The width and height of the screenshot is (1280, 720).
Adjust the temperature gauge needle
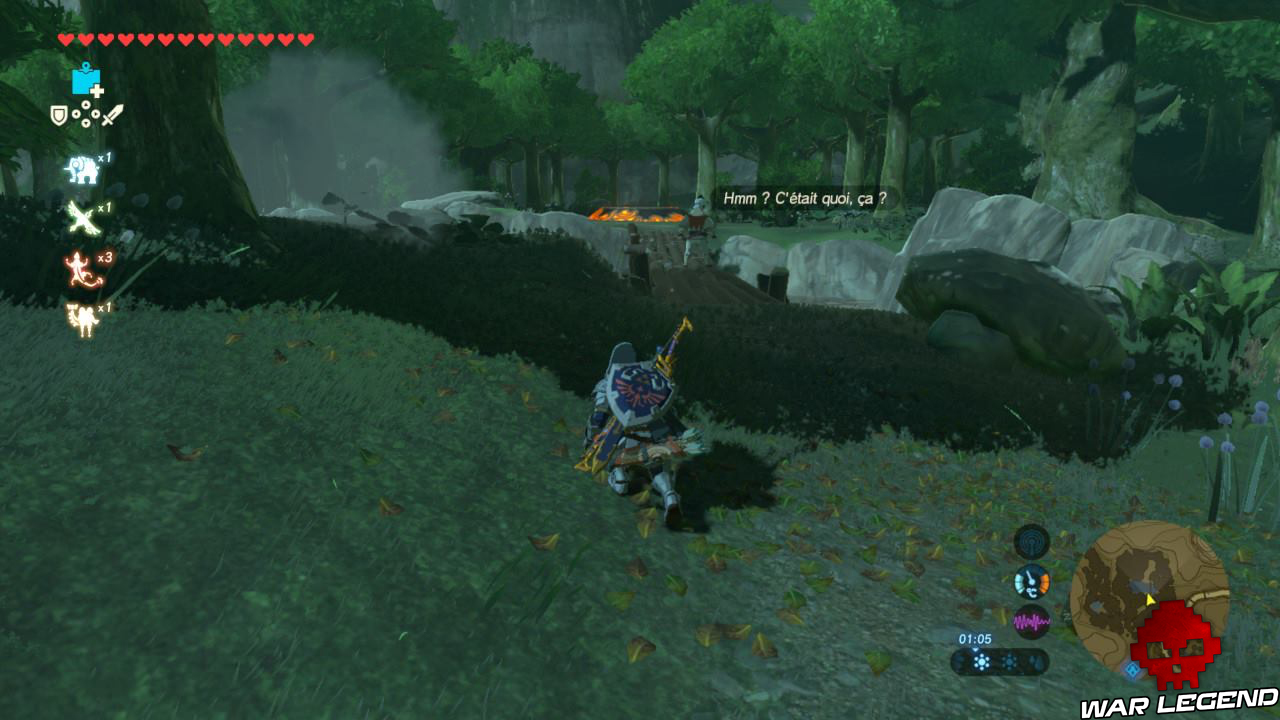(x=1030, y=577)
